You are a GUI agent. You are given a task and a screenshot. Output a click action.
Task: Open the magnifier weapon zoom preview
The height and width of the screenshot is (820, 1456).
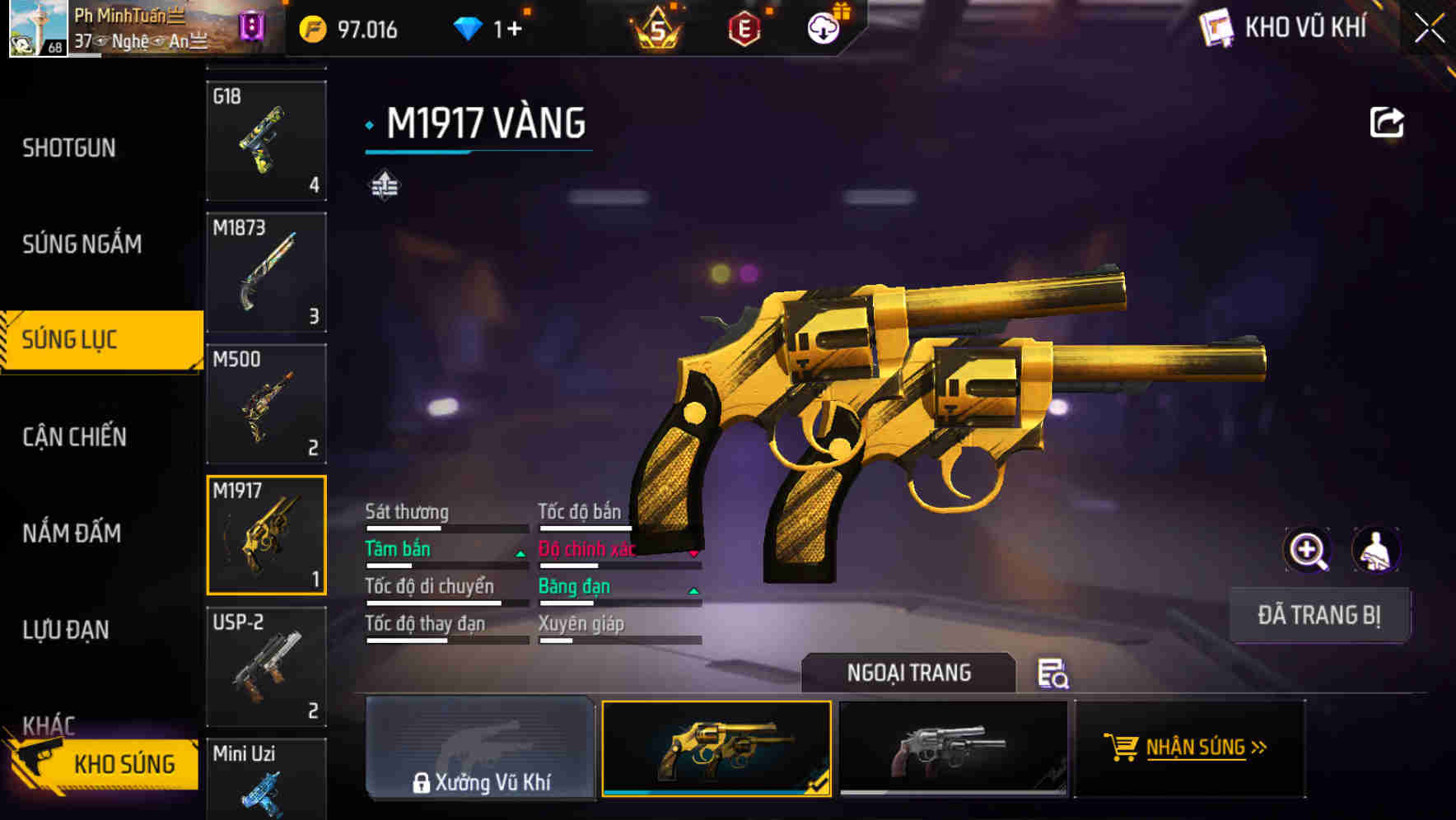click(x=1308, y=550)
